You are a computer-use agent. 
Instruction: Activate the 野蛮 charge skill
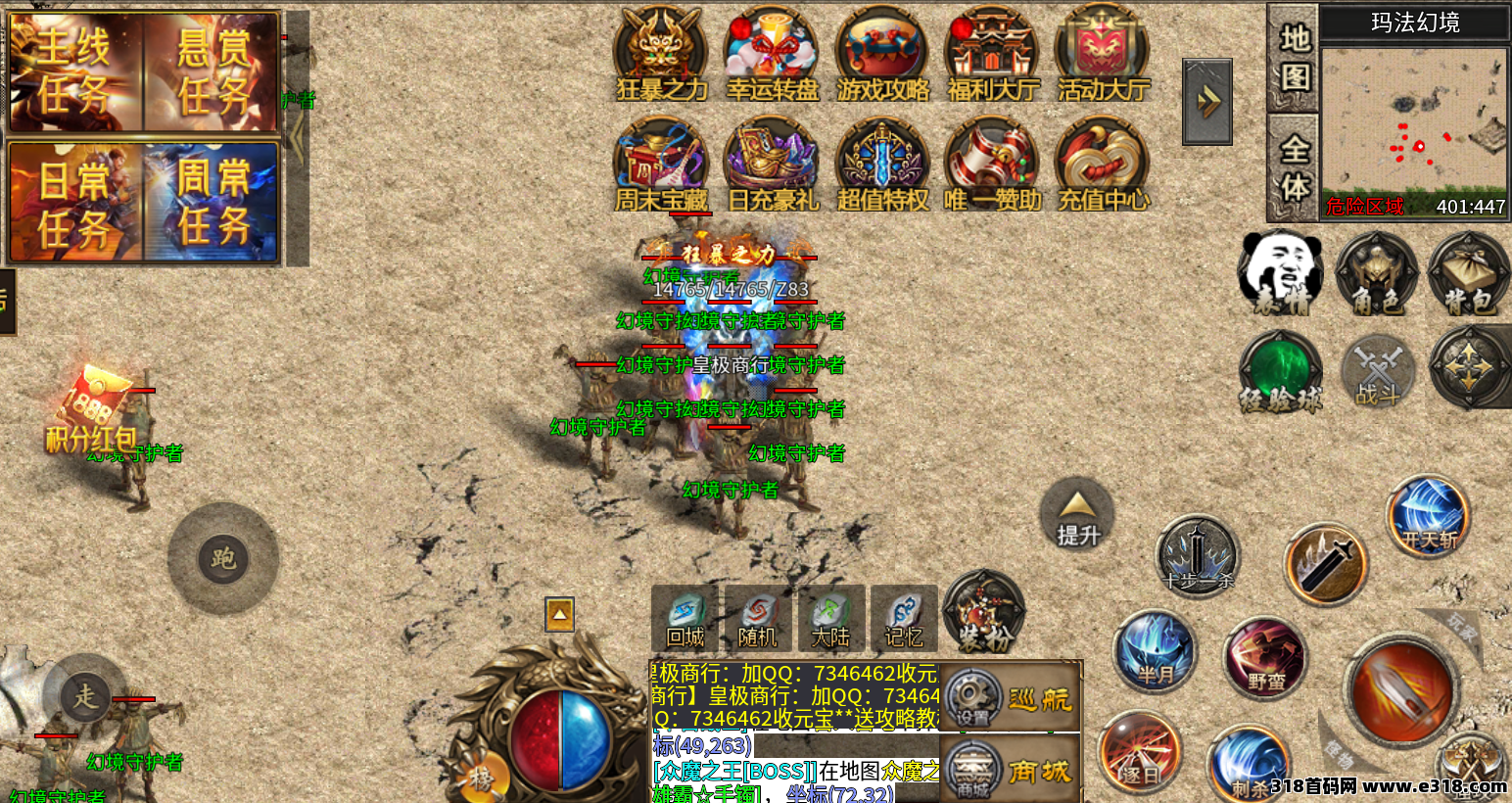point(1265,658)
